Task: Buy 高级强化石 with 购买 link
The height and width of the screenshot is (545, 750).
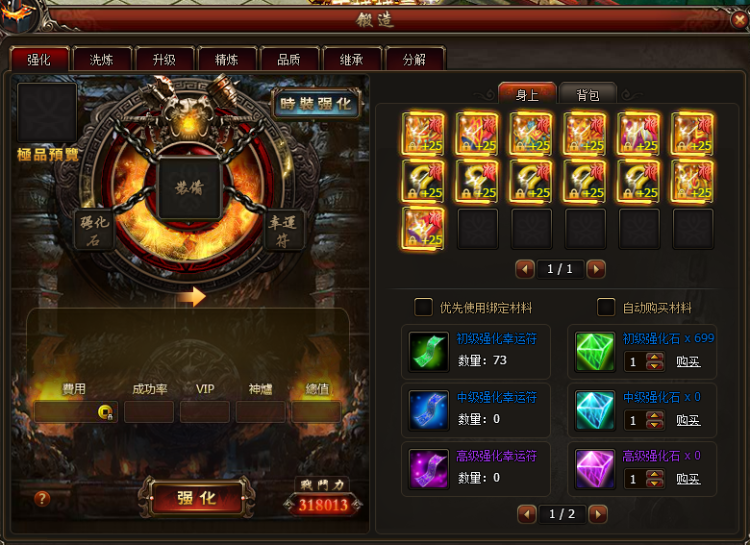Action: [x=688, y=479]
